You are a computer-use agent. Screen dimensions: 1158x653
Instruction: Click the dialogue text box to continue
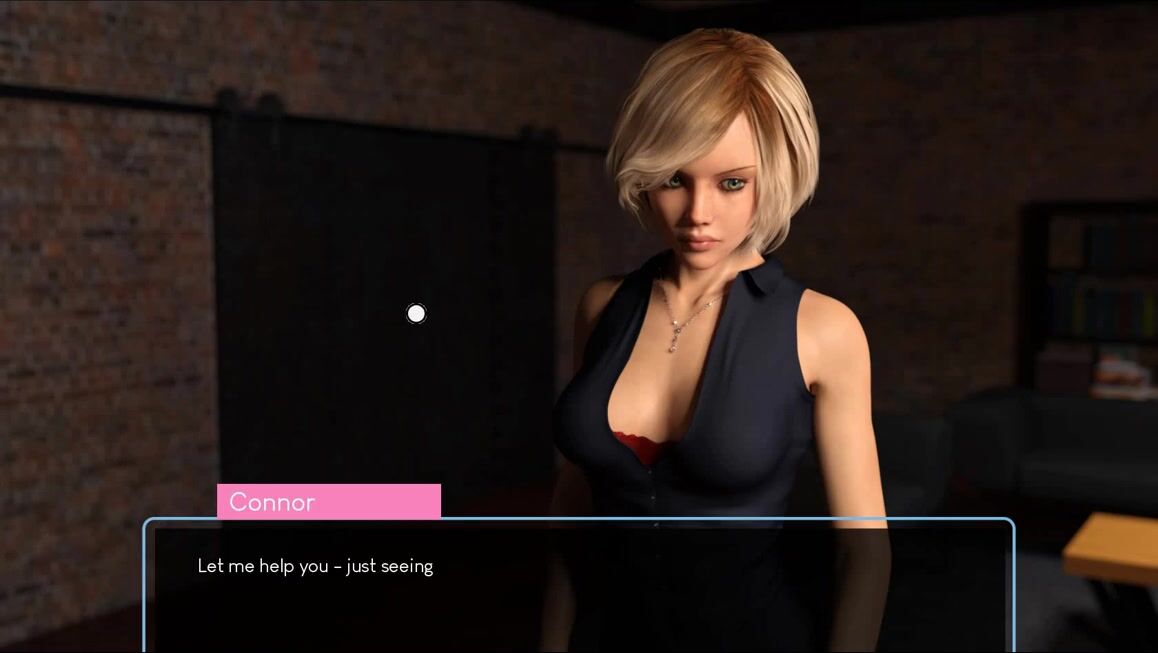[578, 586]
